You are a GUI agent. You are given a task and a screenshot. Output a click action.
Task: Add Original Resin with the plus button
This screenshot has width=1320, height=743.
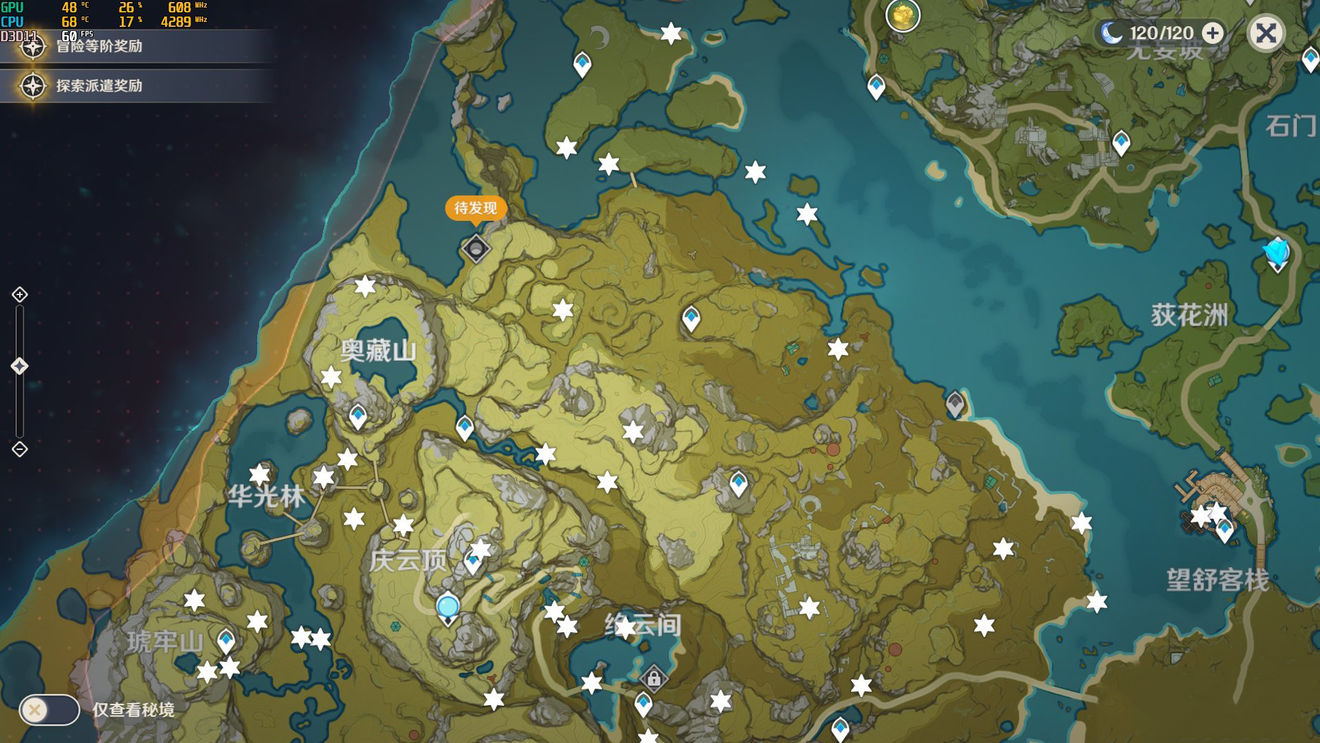(x=1212, y=33)
